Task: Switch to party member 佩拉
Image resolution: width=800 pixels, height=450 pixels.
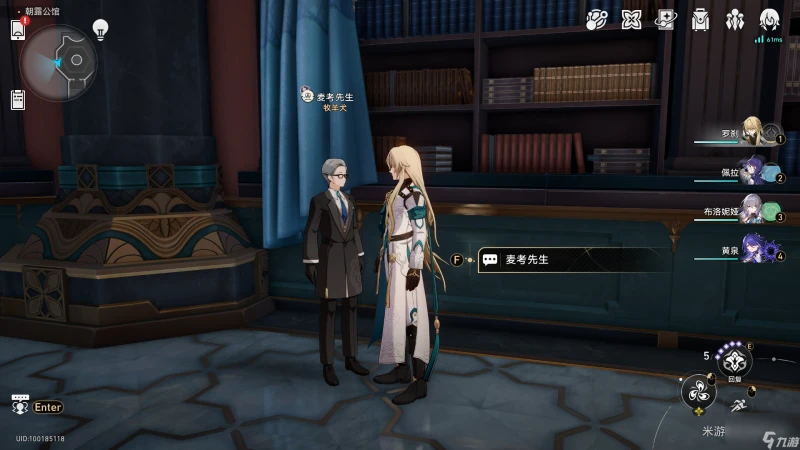Action: [754, 173]
